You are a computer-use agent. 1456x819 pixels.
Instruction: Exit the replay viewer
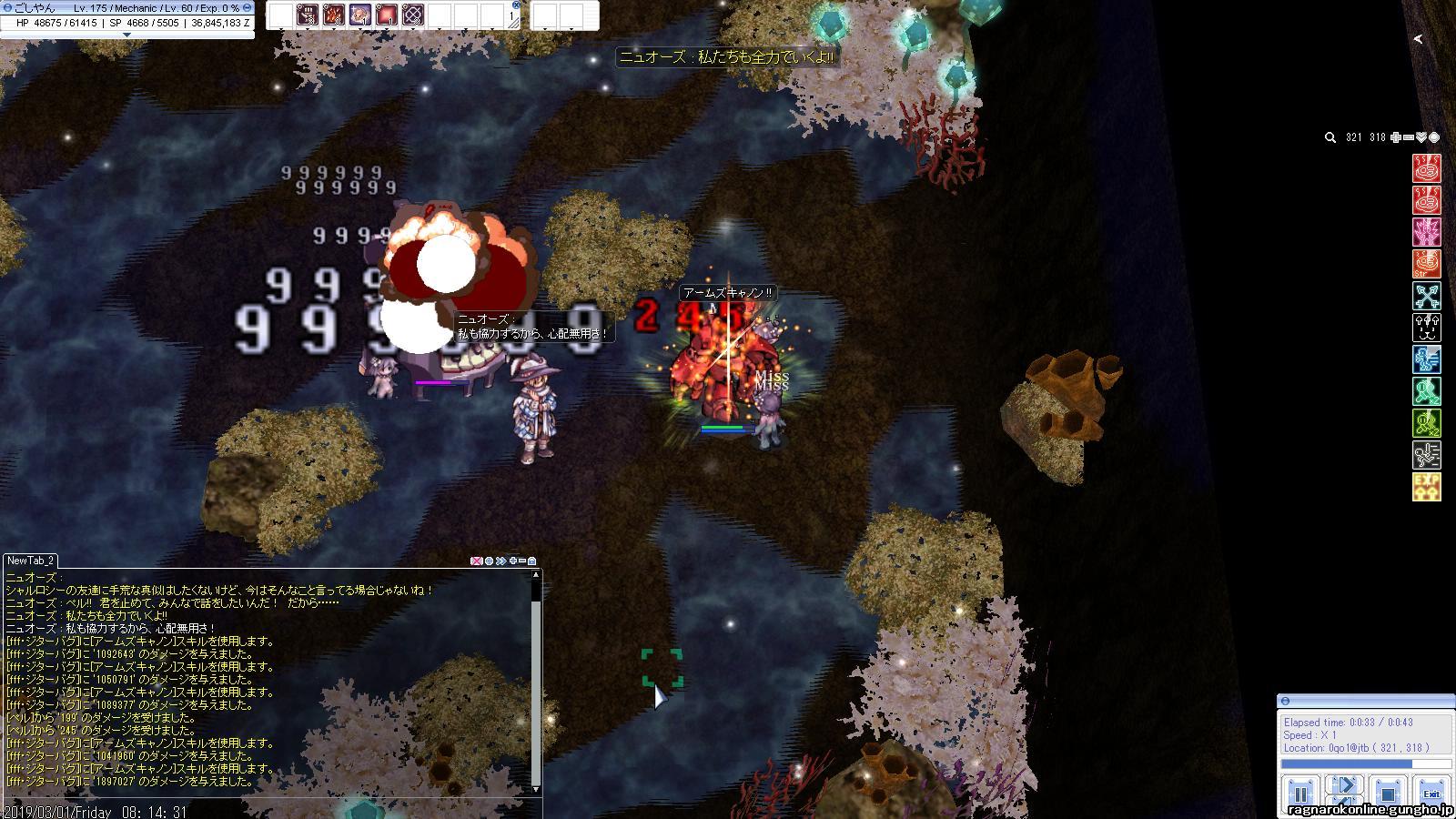(x=1431, y=792)
